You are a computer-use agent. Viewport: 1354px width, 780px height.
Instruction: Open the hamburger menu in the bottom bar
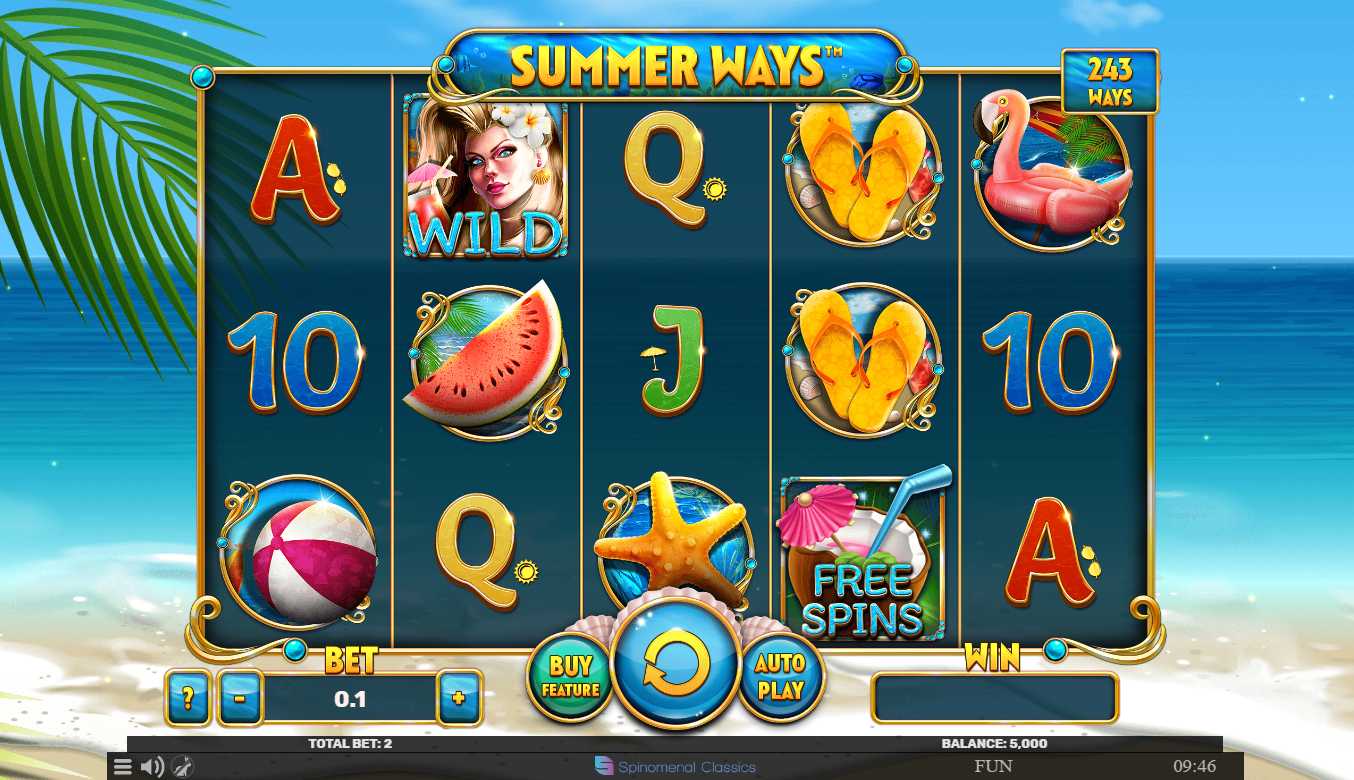click(122, 767)
